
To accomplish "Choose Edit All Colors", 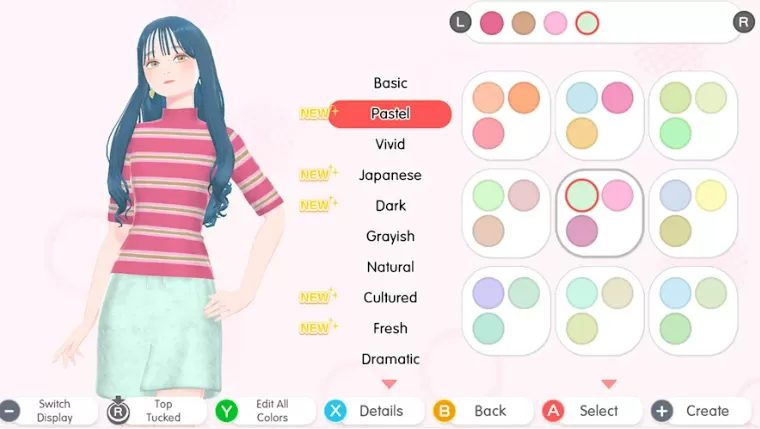I will [258, 411].
